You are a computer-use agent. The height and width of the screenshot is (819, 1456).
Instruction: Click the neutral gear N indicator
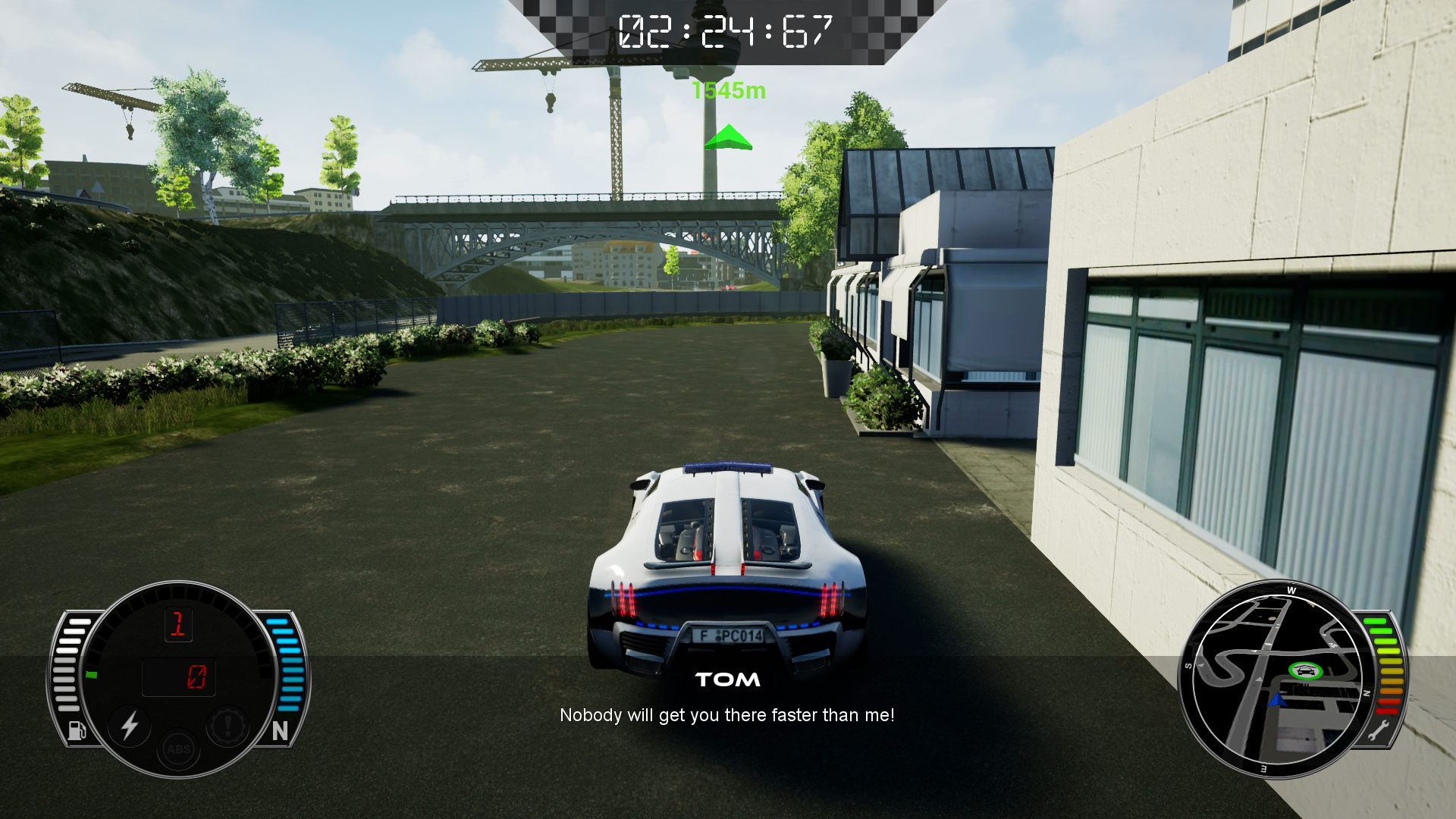(280, 730)
